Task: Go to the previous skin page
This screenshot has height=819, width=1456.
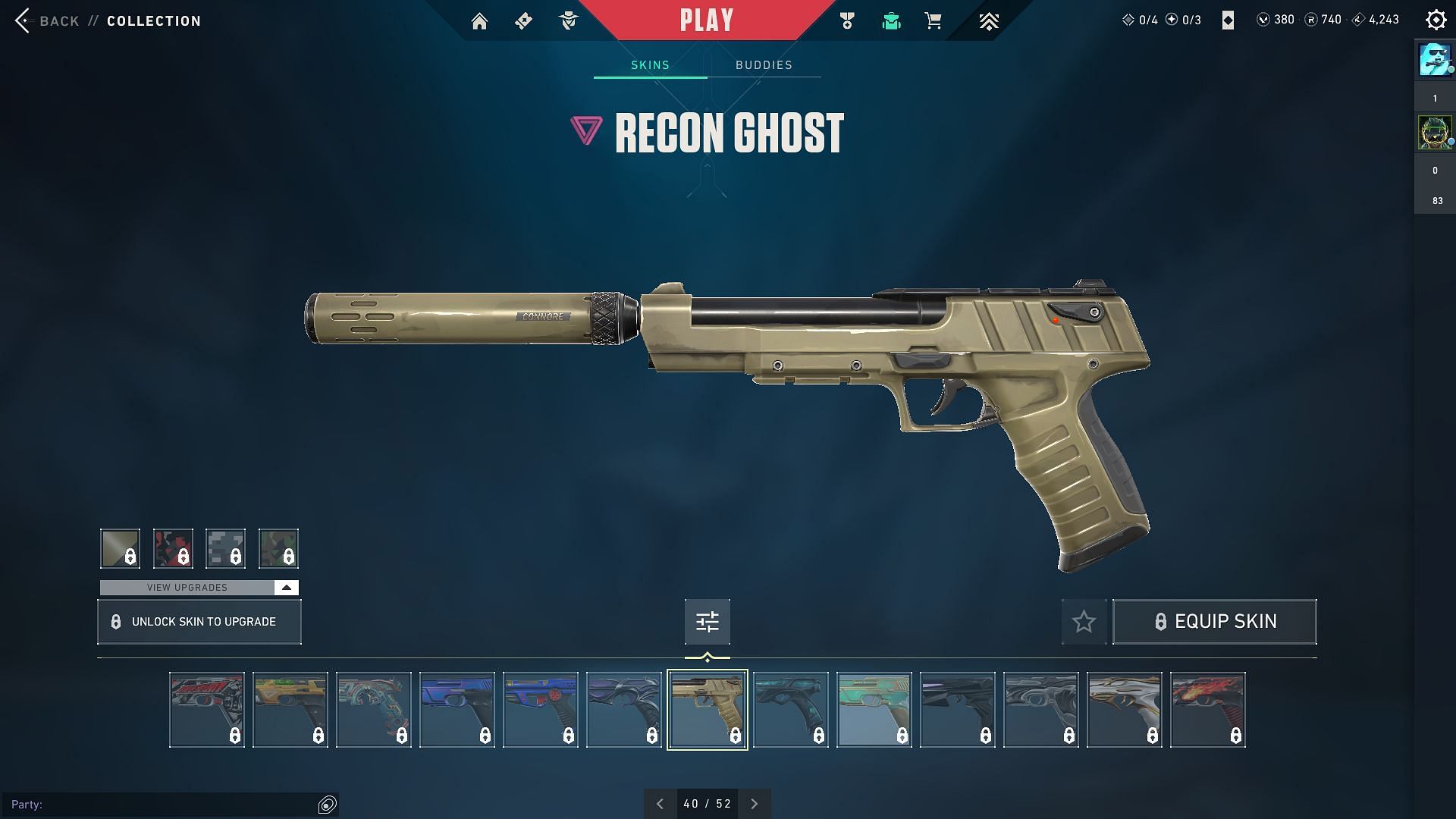Action: click(x=660, y=804)
